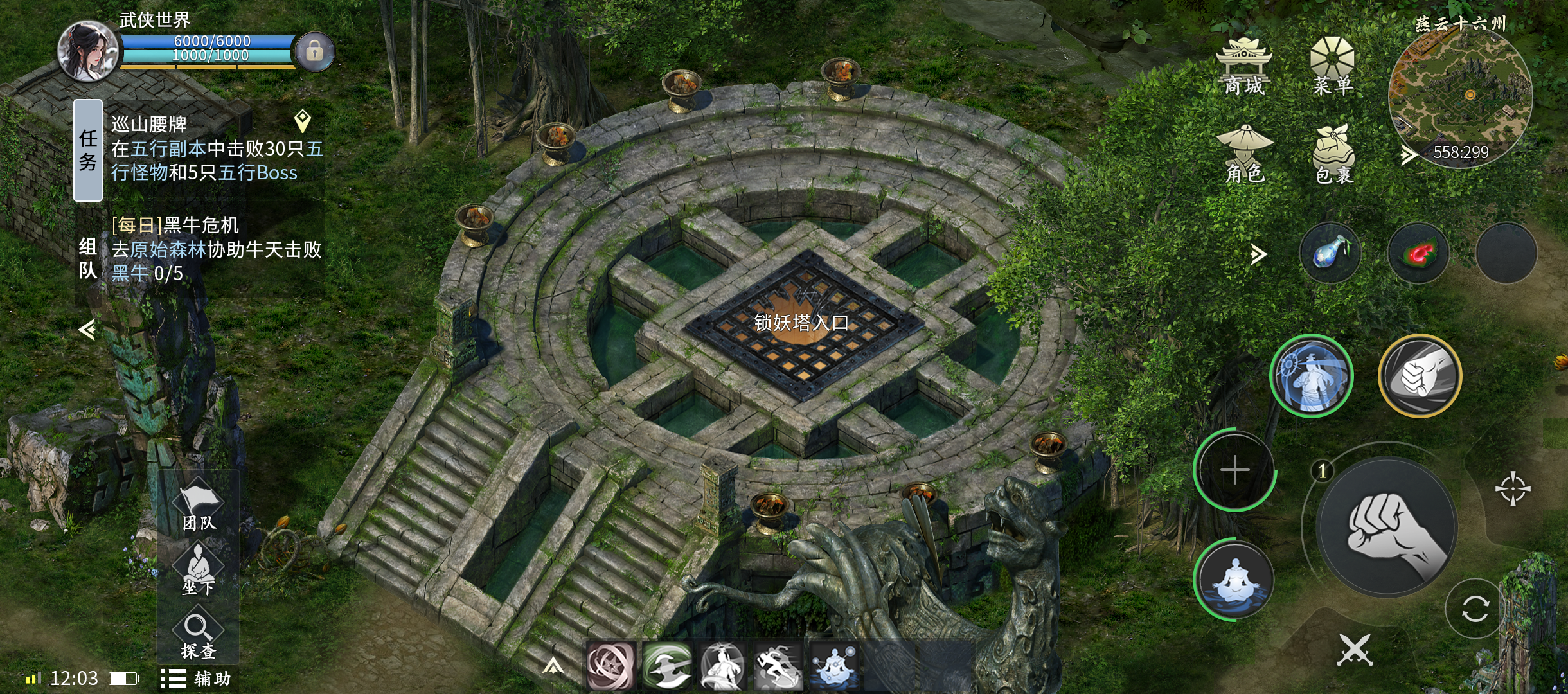This screenshot has height=694, width=1568.
Task: Click the player portrait avatar
Action: click(87, 51)
